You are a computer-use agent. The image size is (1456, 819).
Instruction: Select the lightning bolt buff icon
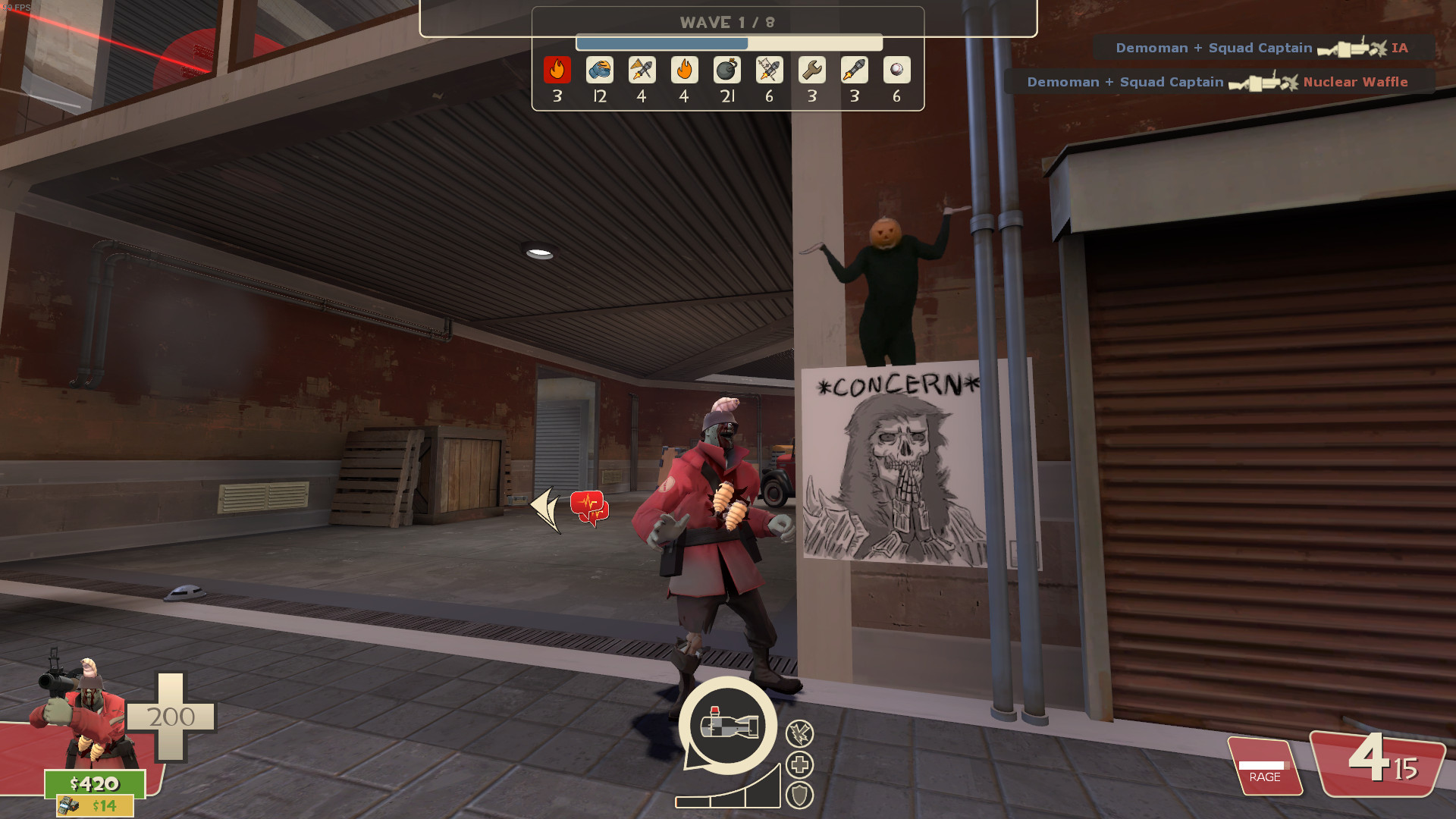(799, 733)
